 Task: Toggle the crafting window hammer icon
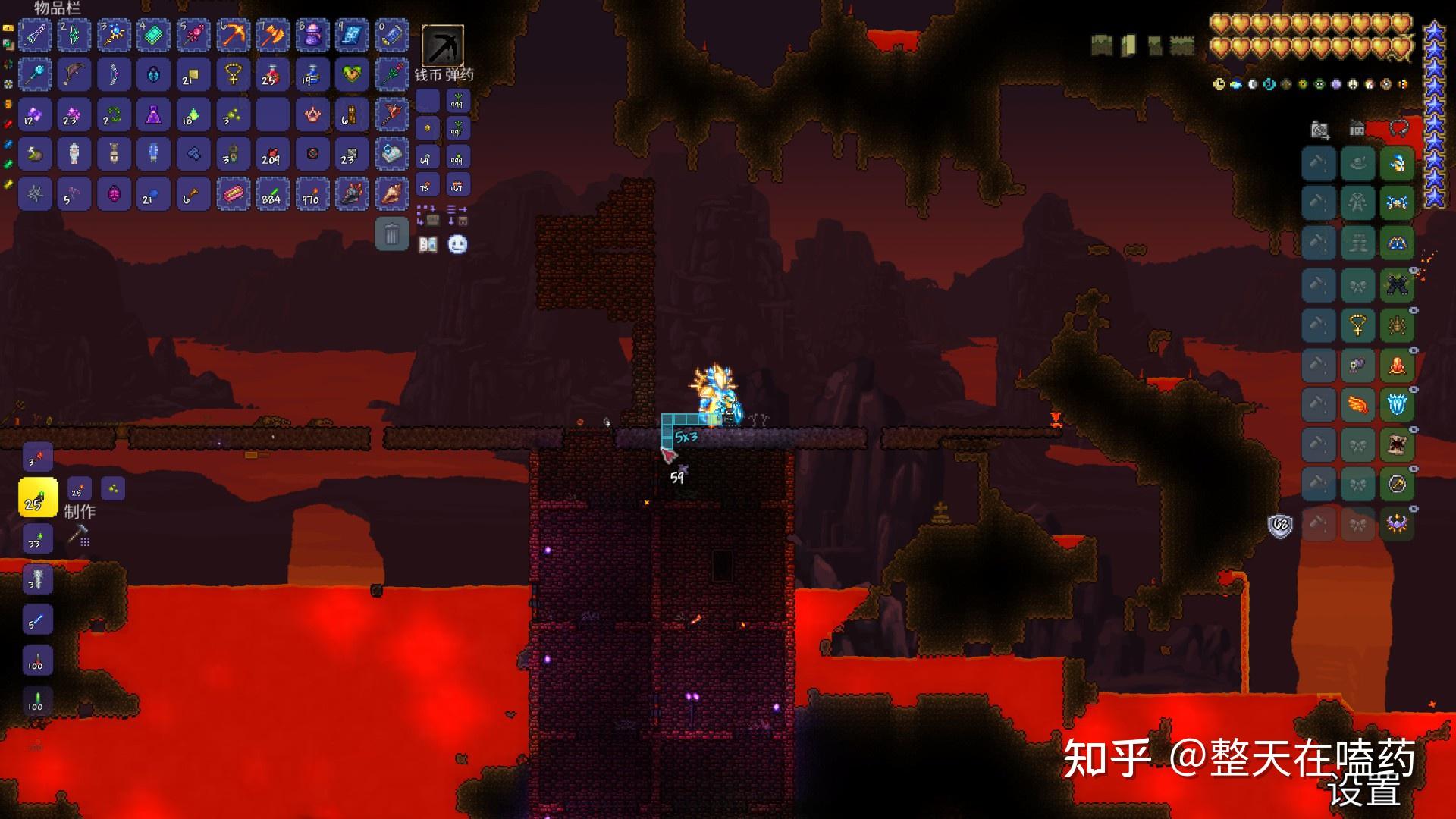(79, 535)
